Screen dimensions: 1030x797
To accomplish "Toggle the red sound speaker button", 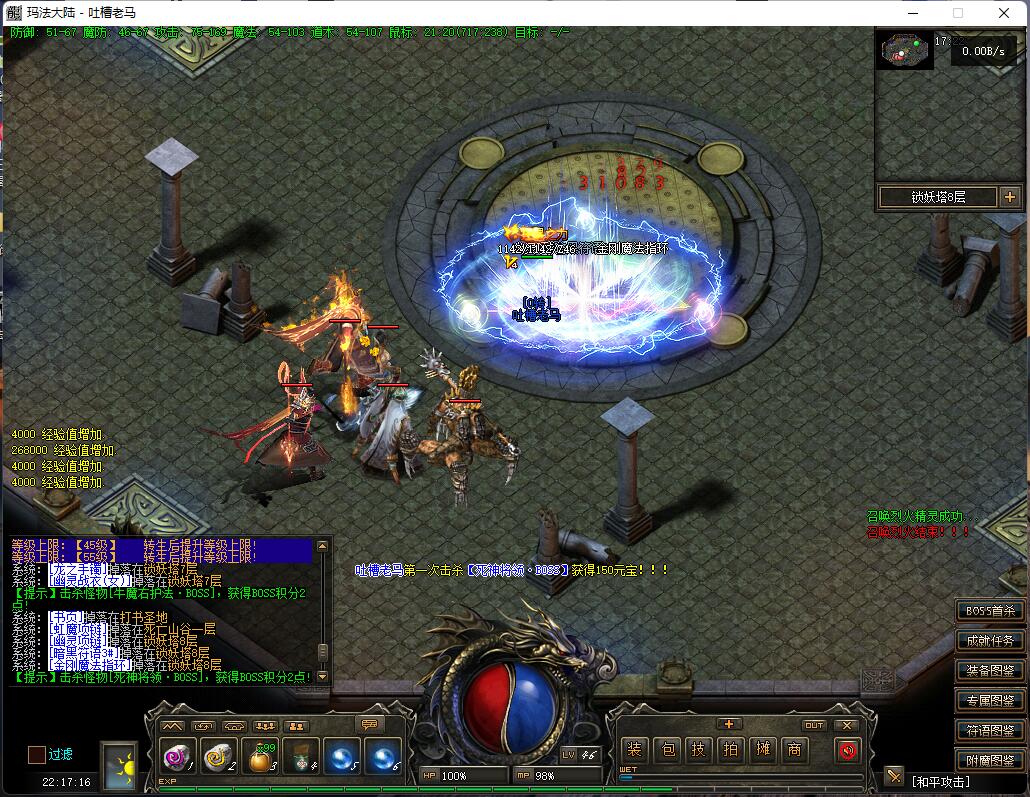I will tap(847, 749).
